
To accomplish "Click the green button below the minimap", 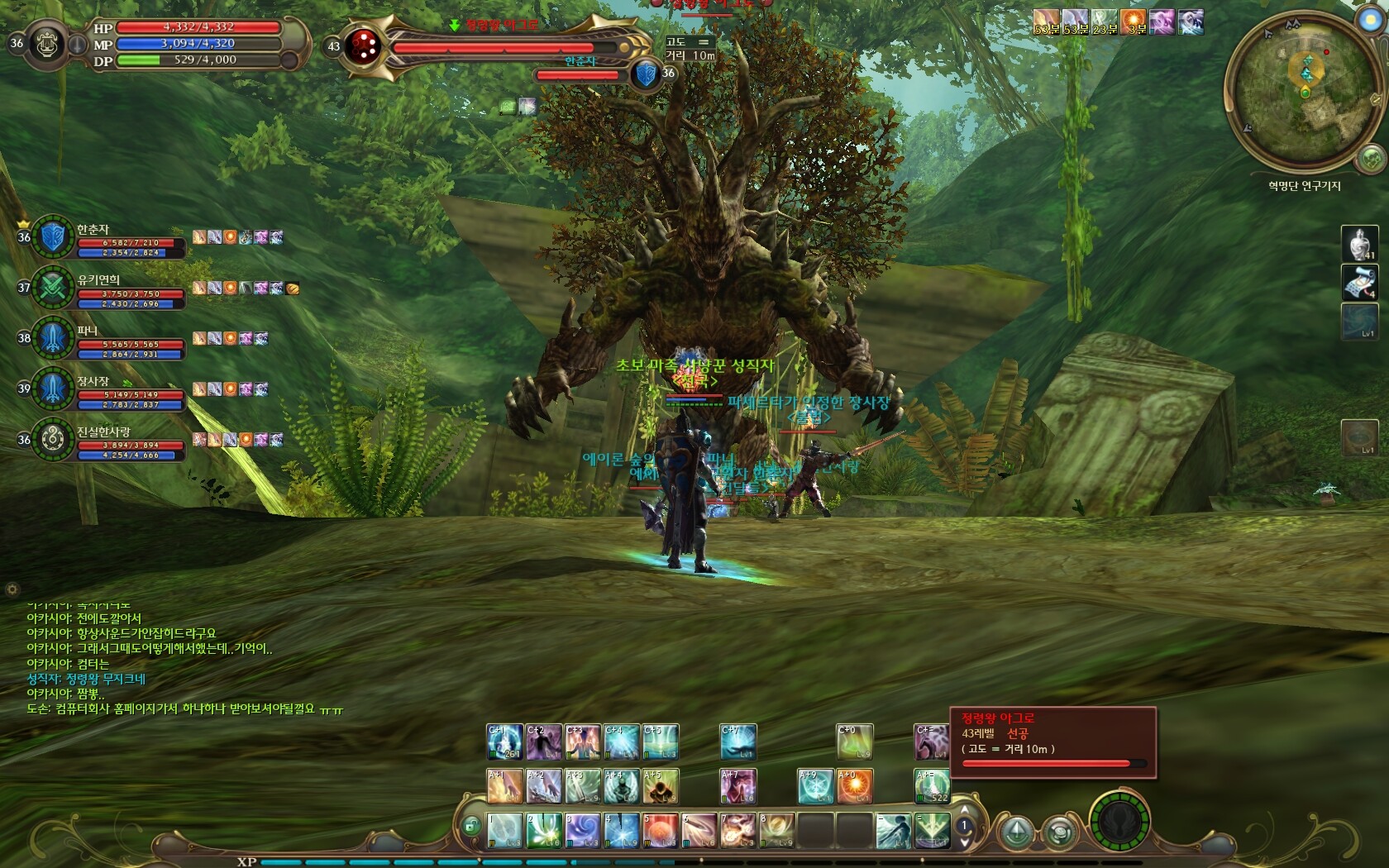I will click(x=1372, y=157).
